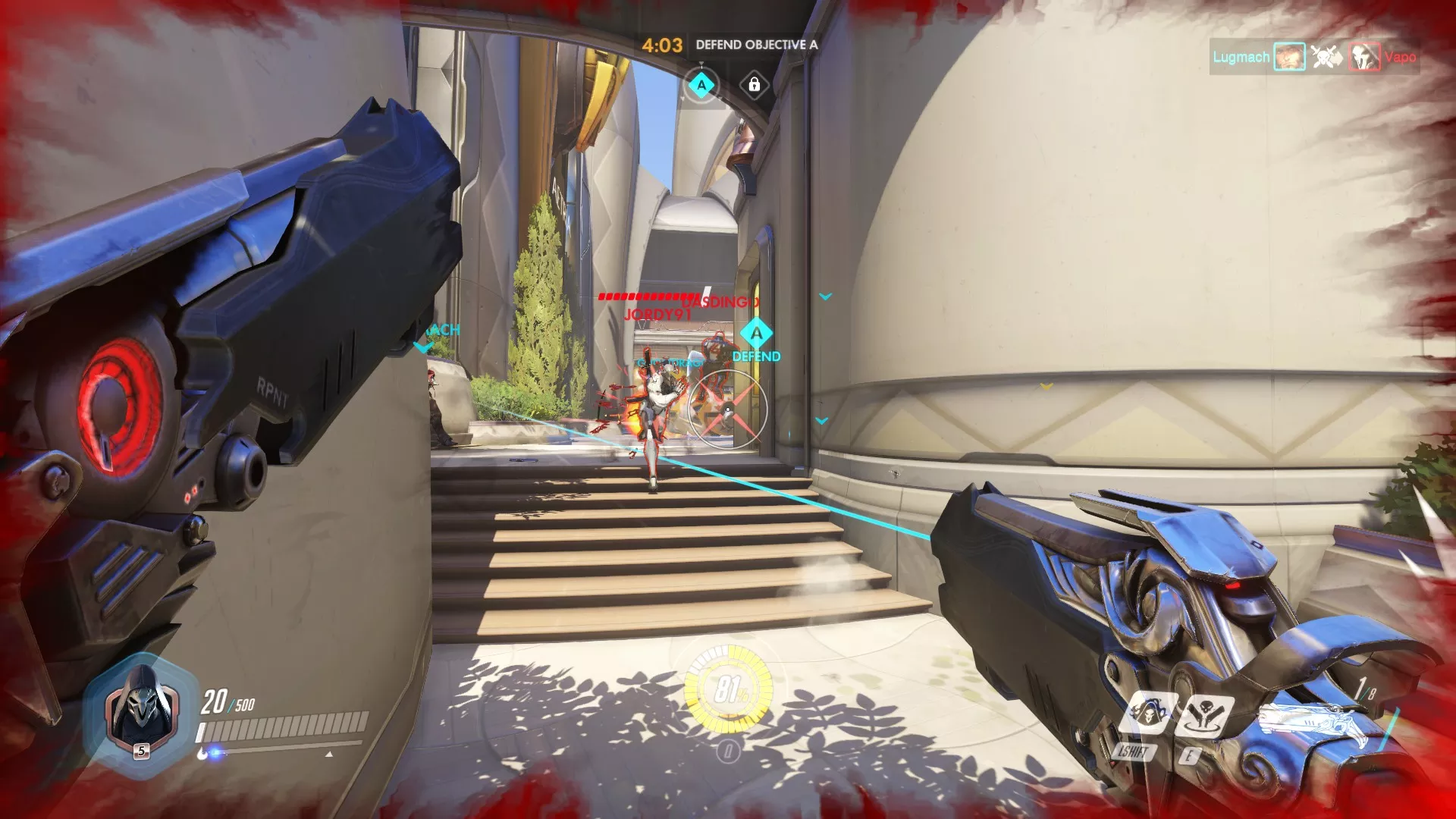Click Reaper's hero portrait
Image resolution: width=1456 pixels, height=819 pixels.
(140, 711)
